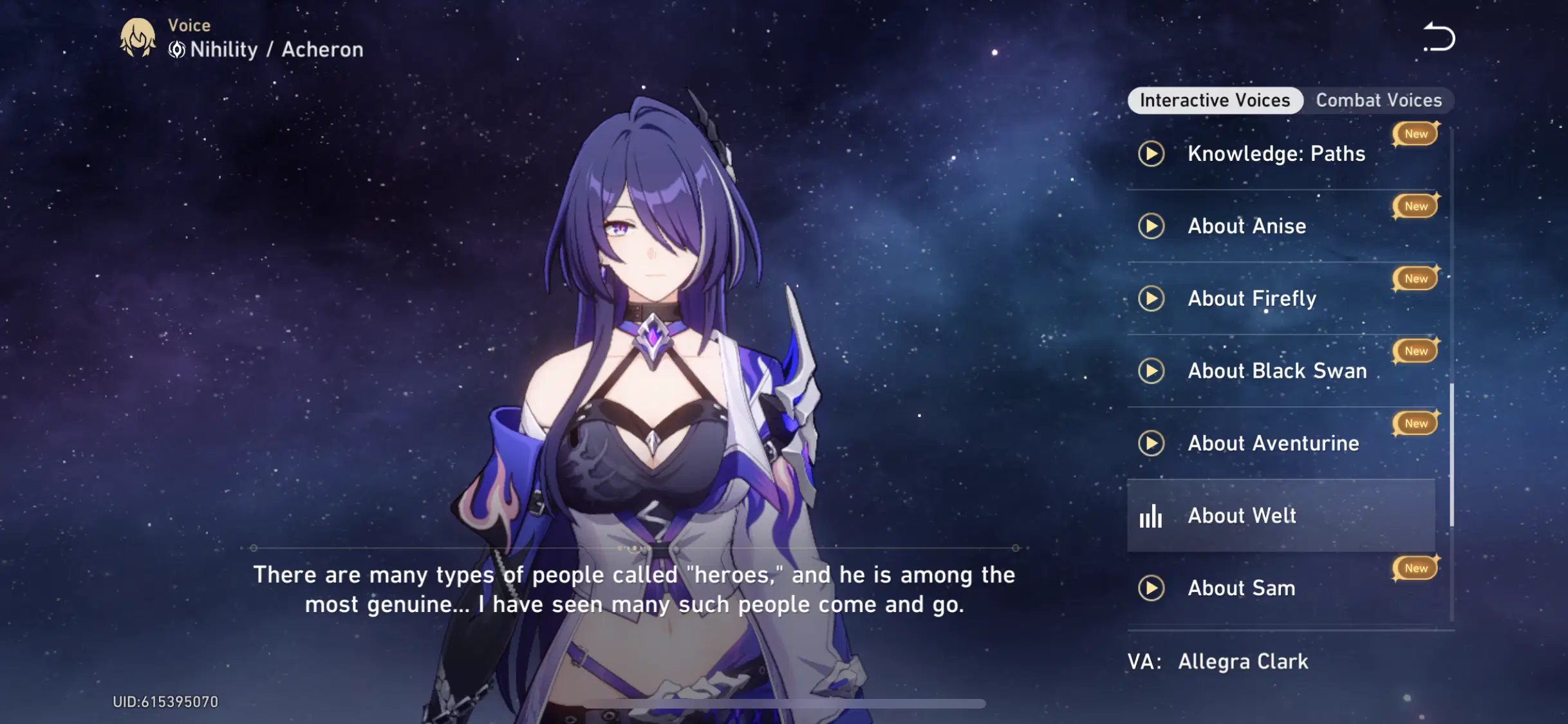This screenshot has height=724, width=1568.
Task: Click the back return arrow
Action: click(x=1441, y=36)
